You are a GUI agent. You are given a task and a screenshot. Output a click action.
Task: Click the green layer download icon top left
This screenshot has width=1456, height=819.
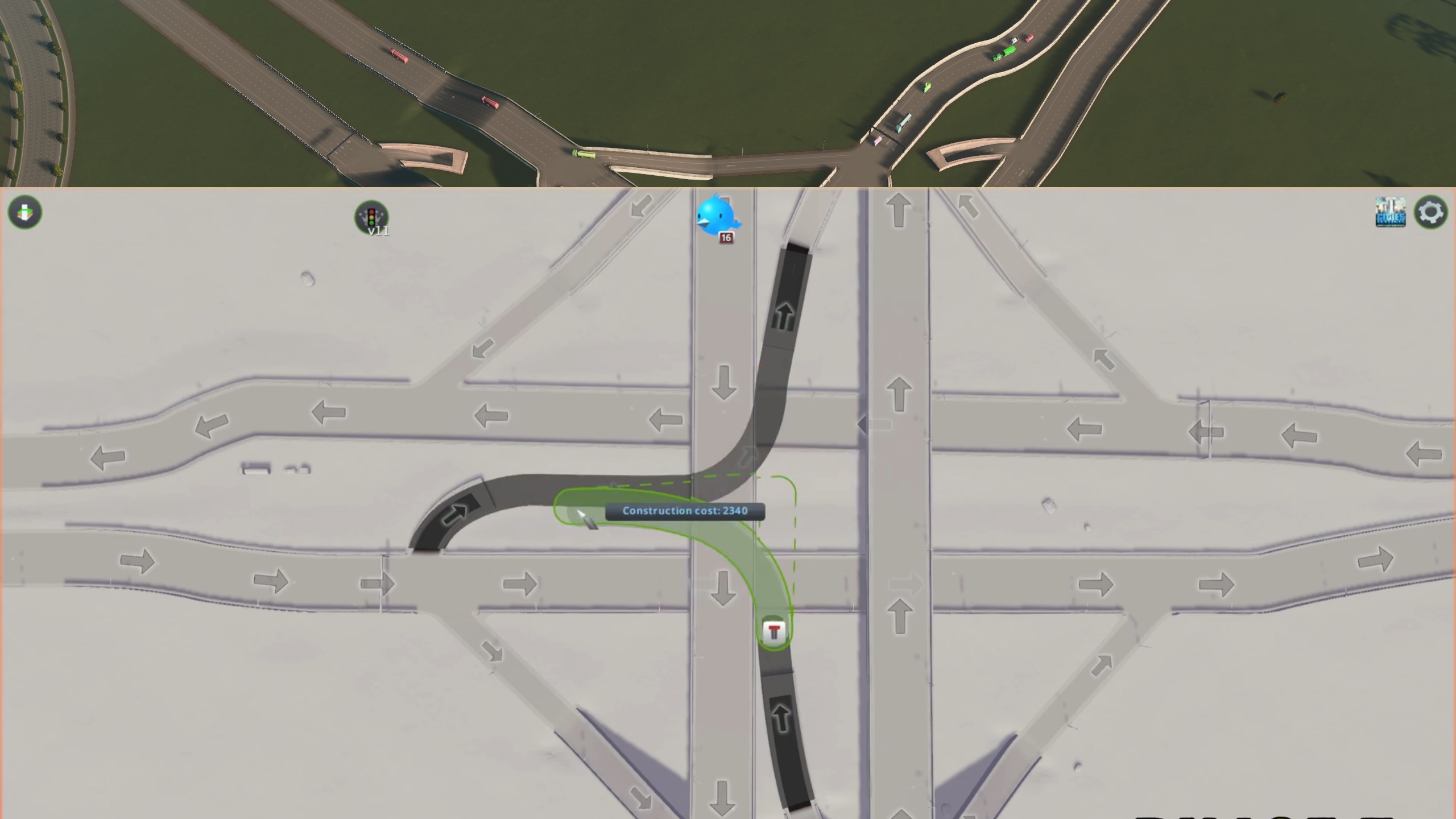(23, 212)
